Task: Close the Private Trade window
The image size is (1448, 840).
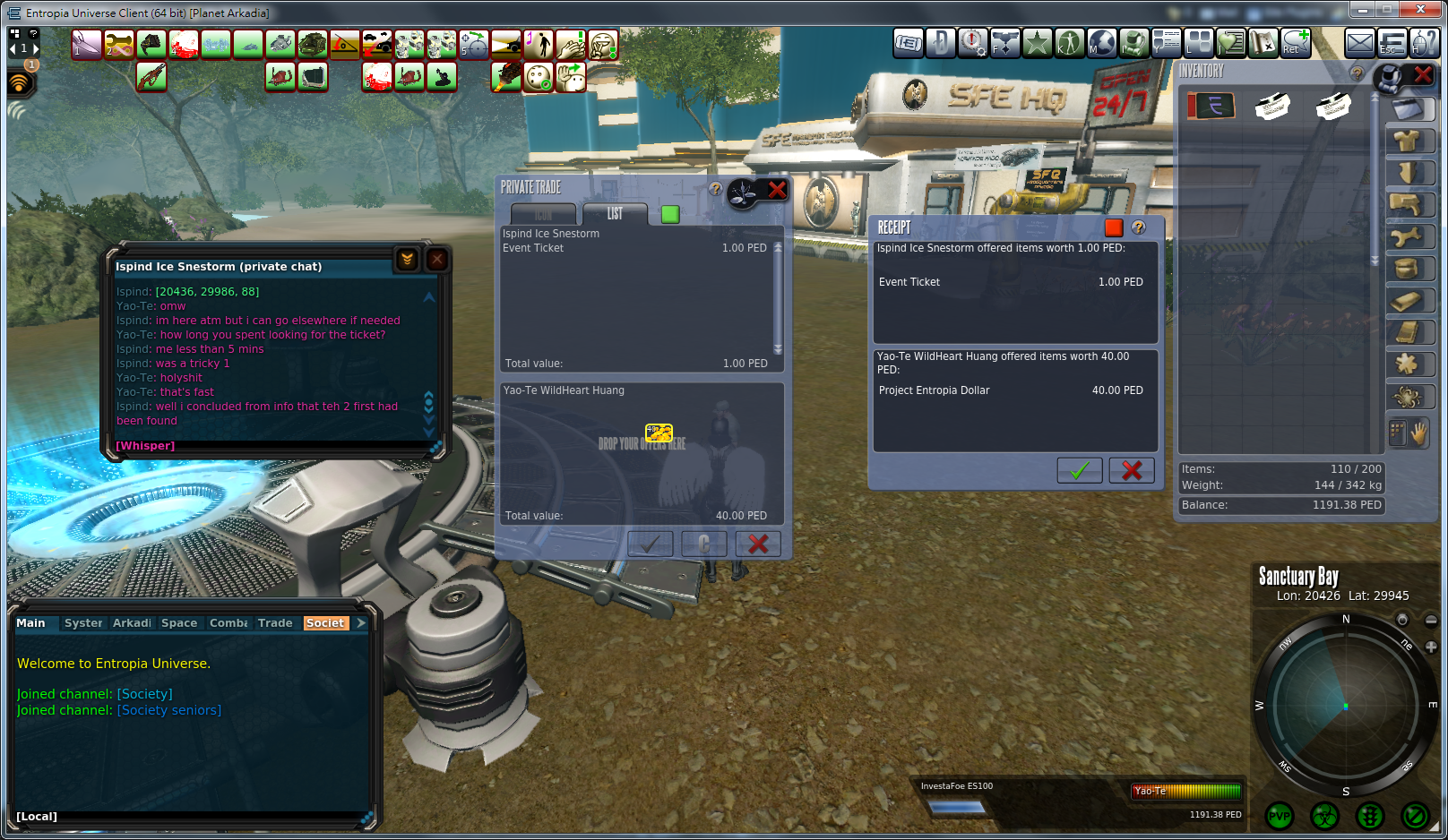Action: coord(777,190)
